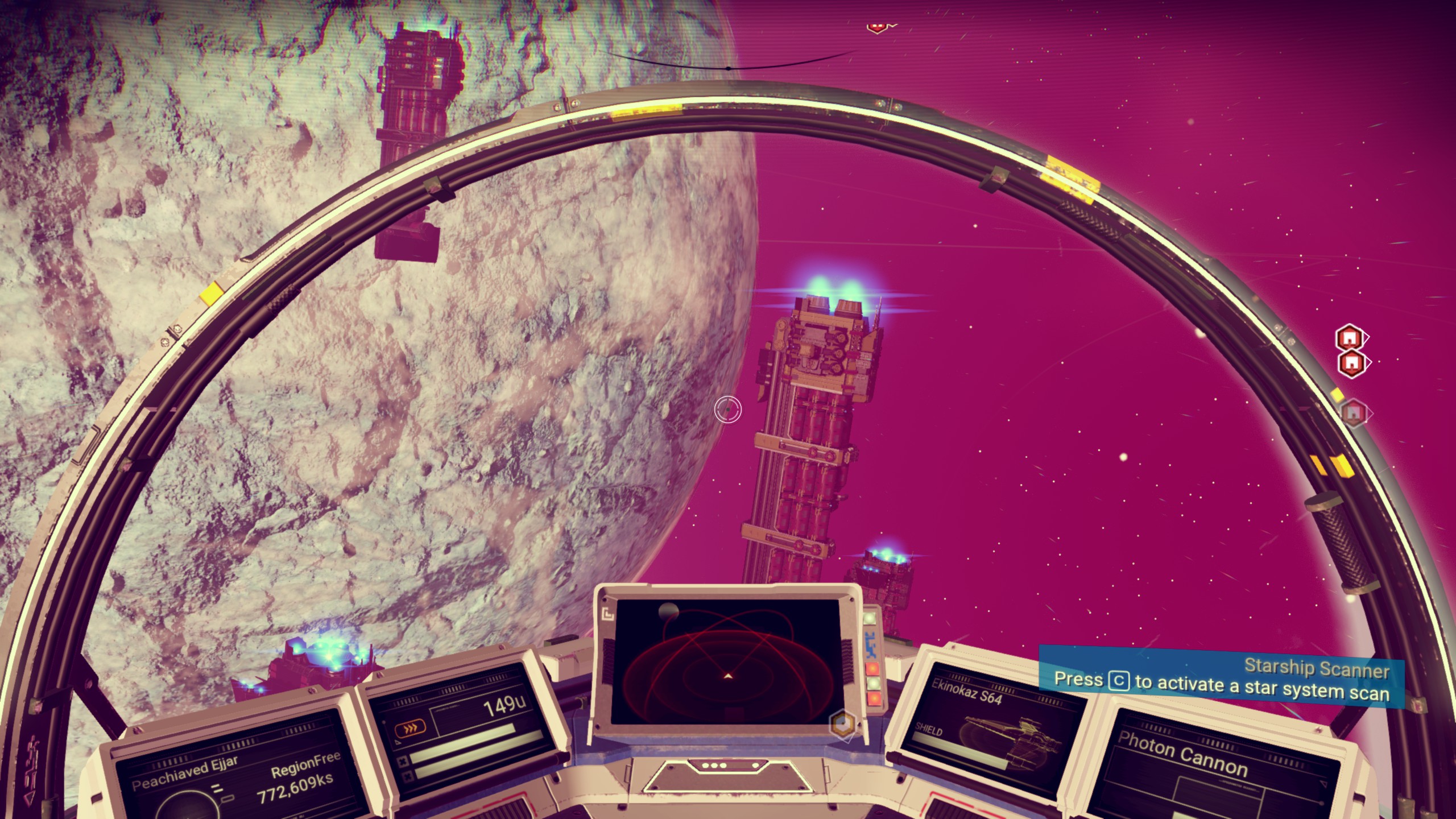Select the upper red station marker icon
This screenshot has width=1456, height=819.
click(x=1350, y=337)
